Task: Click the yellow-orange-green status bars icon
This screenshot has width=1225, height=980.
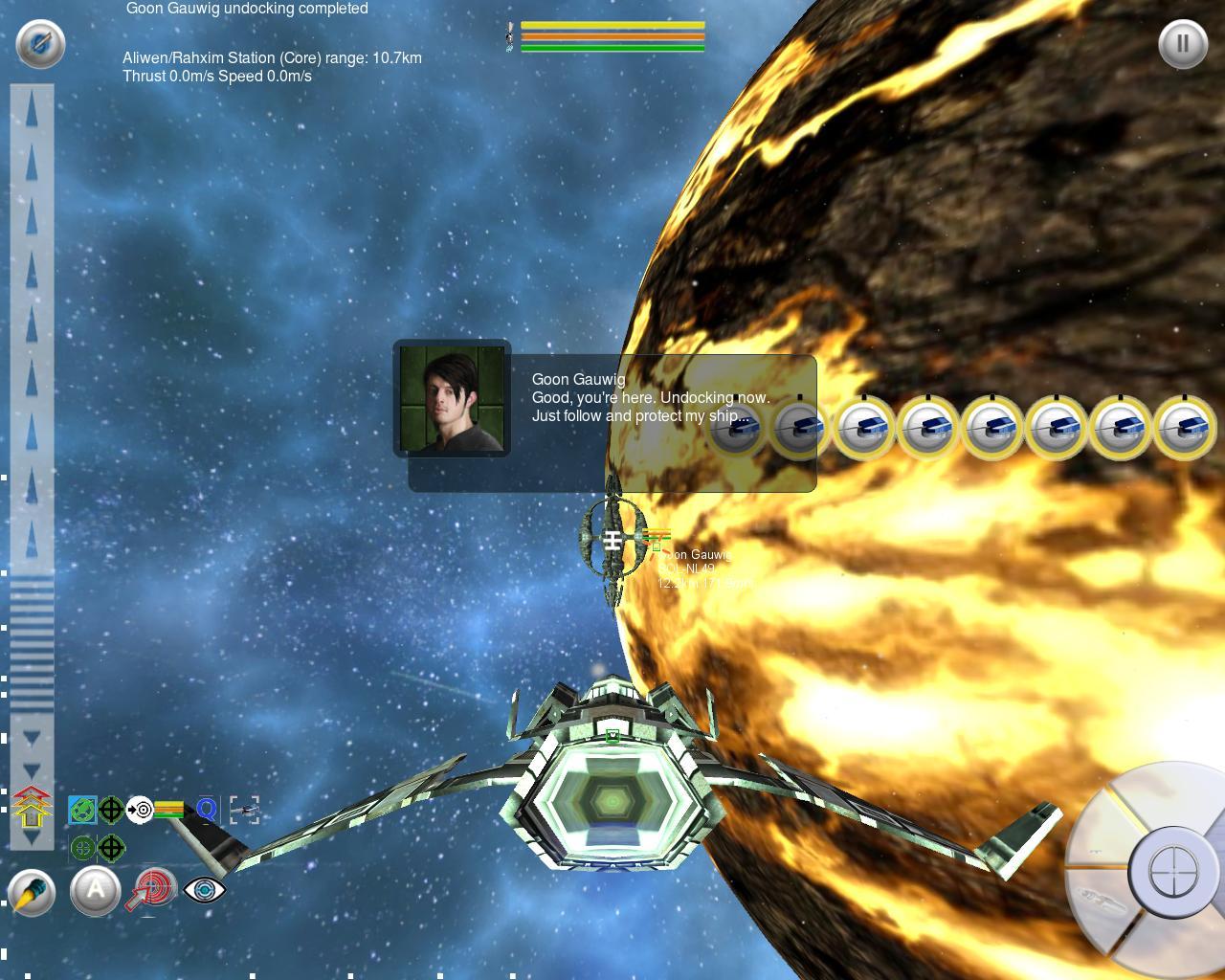Action: coord(168,810)
